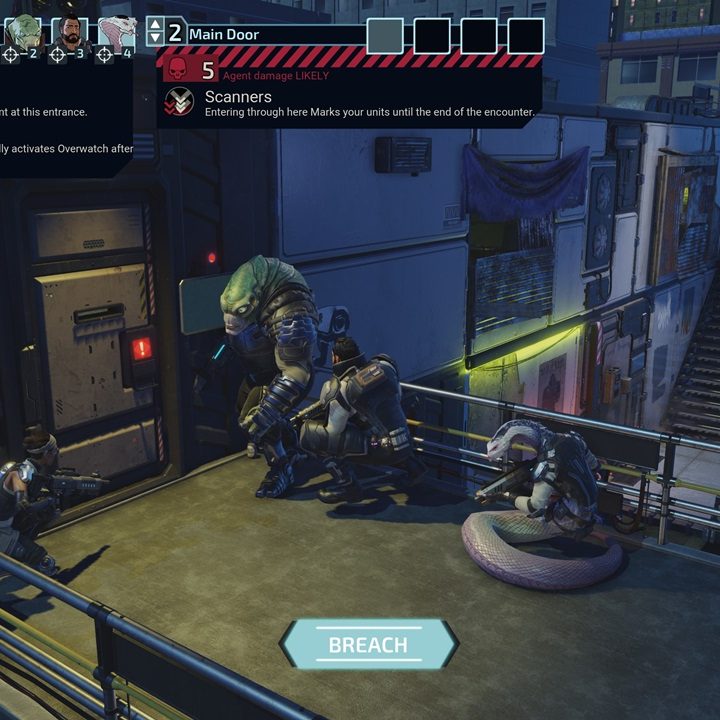The image size is (720, 720).
Task: Inspect the red skull agent damage icon
Action: tap(177, 69)
